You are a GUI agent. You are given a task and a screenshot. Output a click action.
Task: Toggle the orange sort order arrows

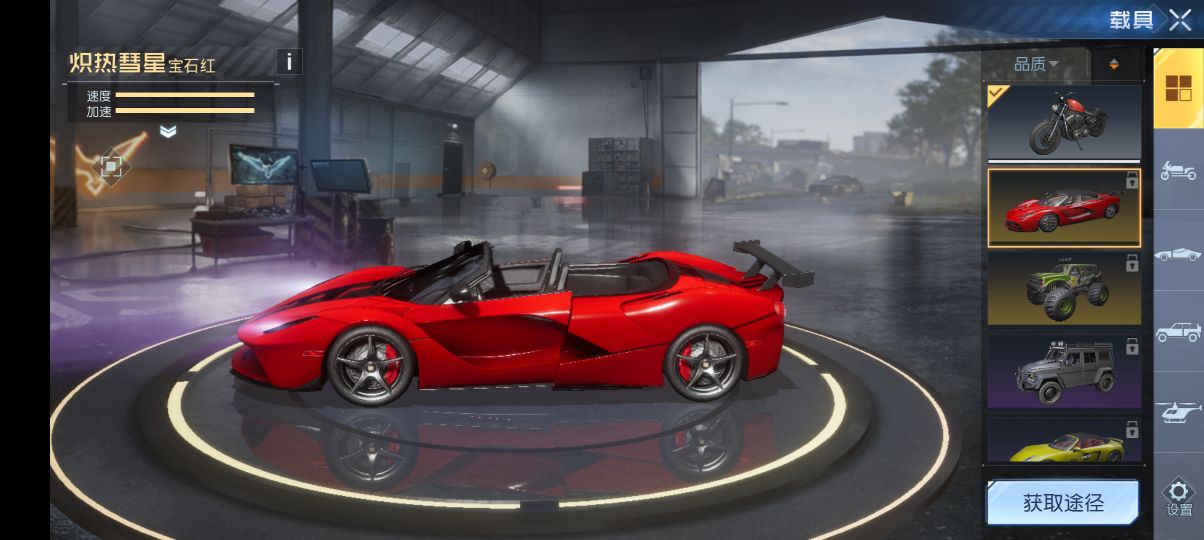point(1114,65)
